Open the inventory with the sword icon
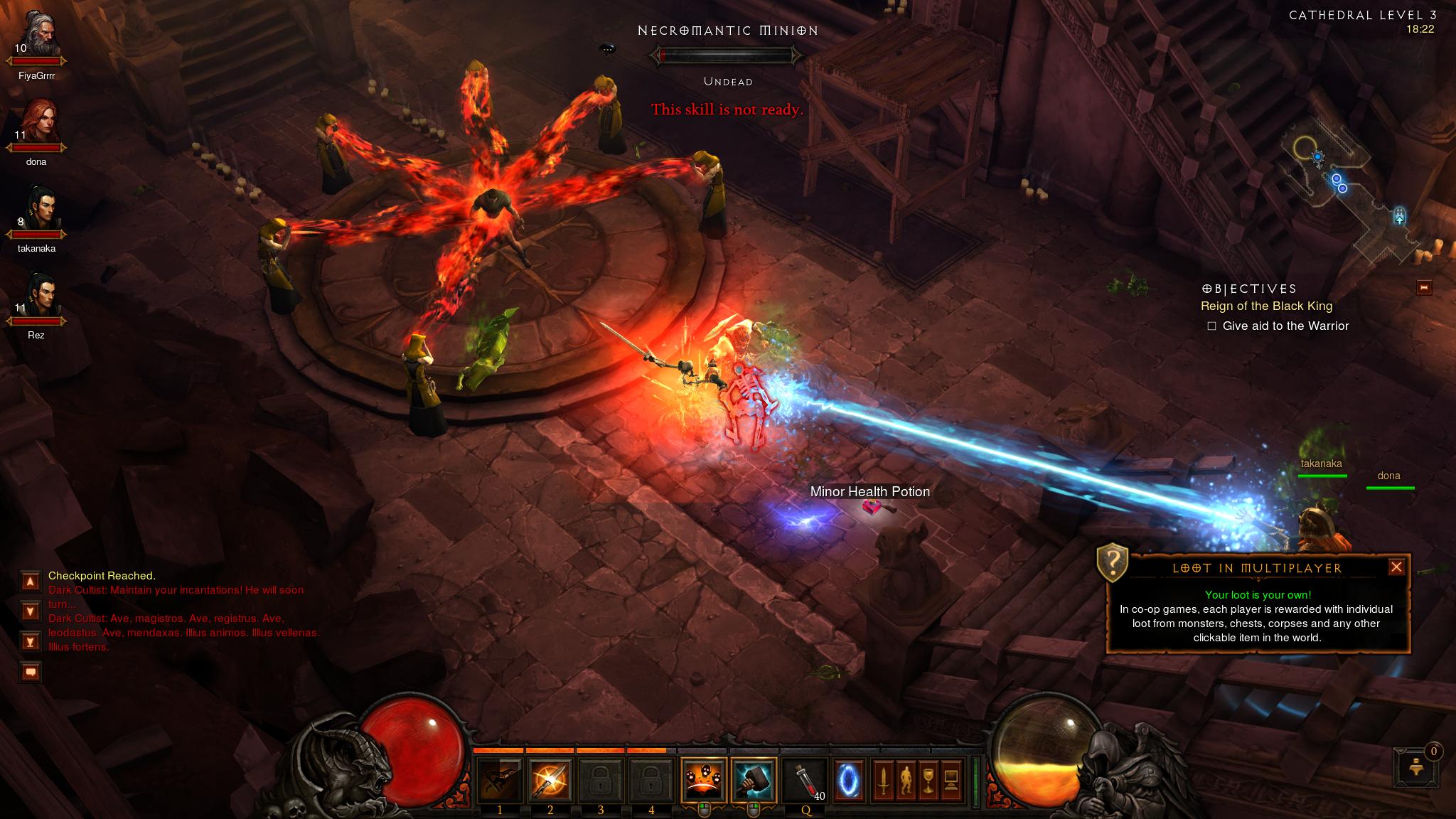 click(884, 780)
